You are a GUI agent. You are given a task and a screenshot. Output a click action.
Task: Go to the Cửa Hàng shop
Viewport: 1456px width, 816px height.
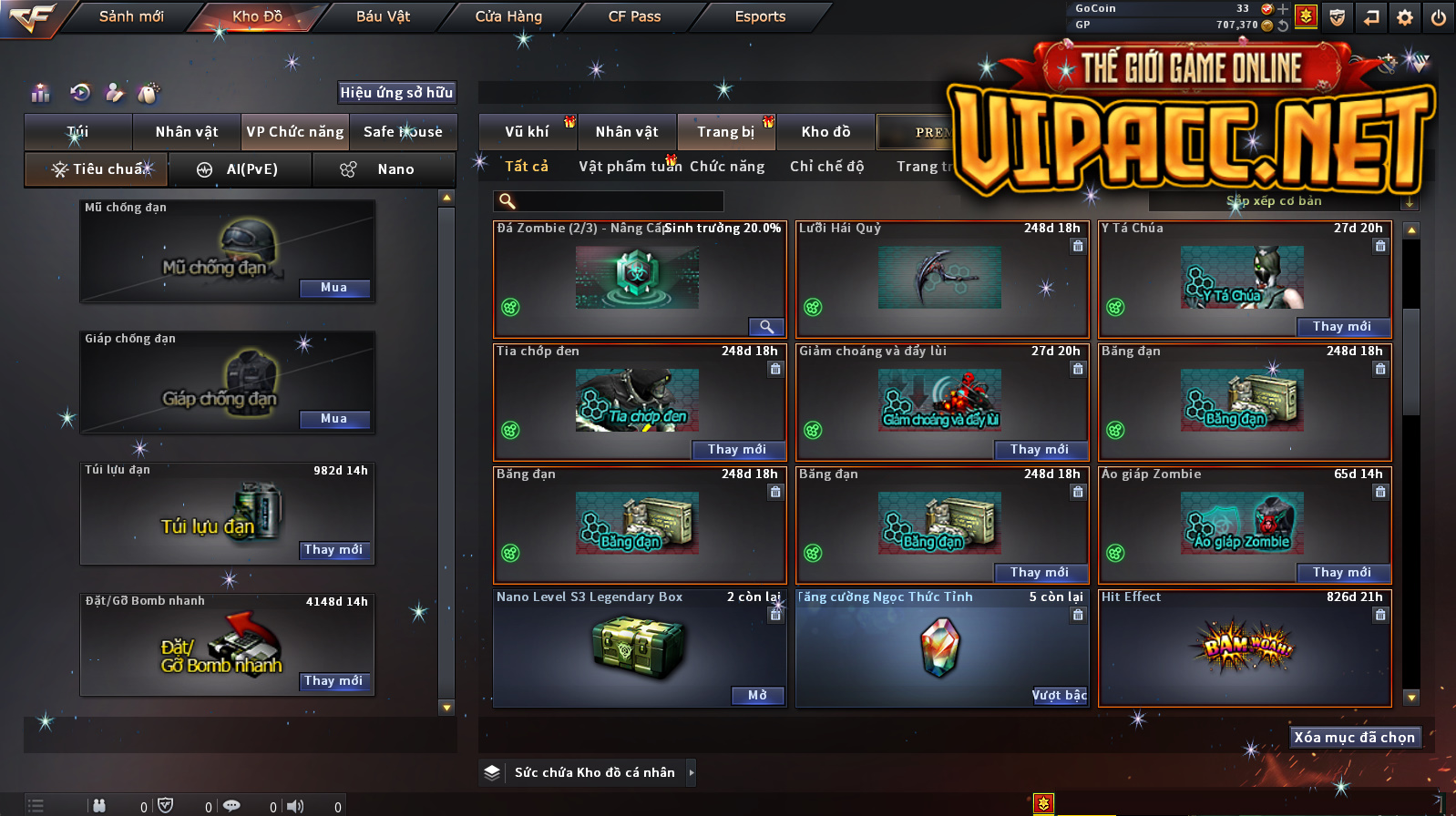508,16
